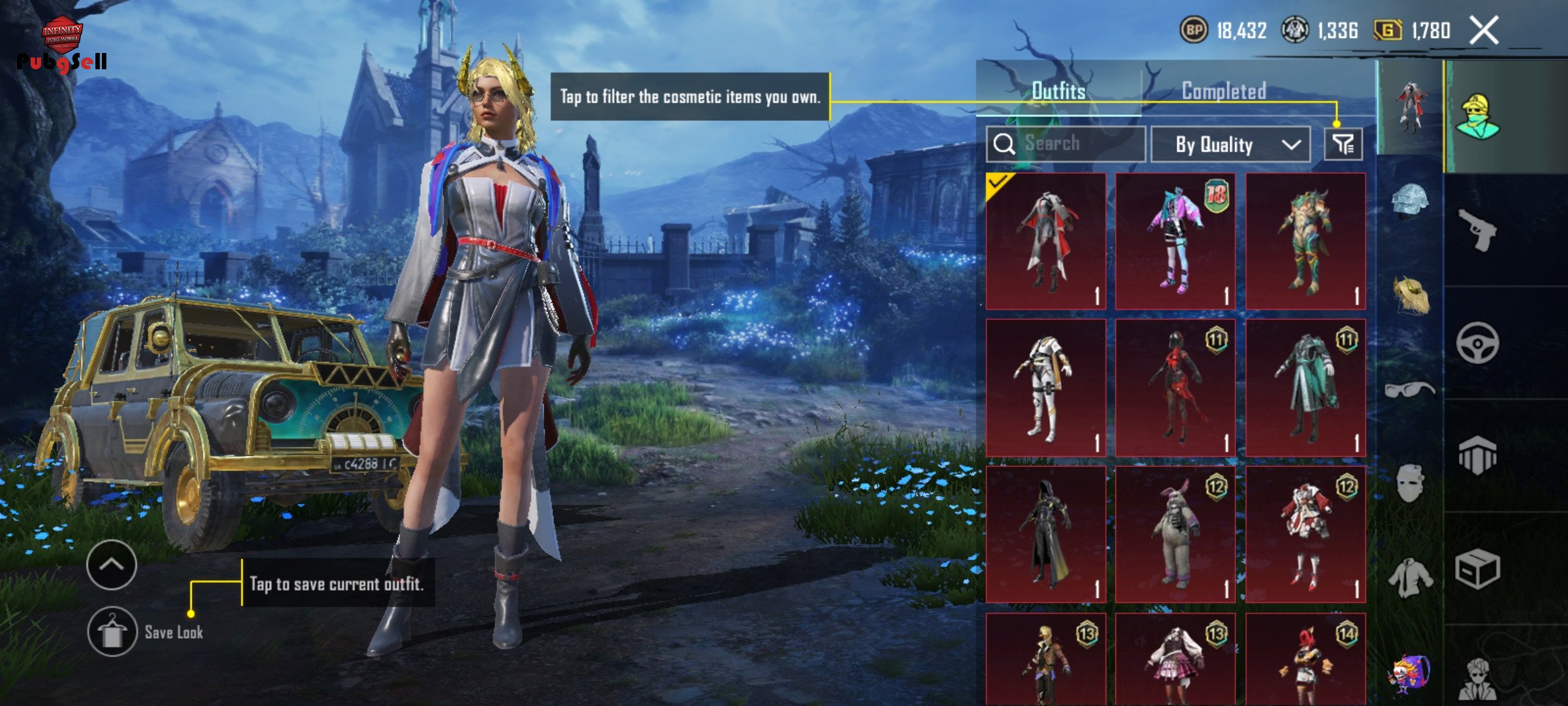The width and height of the screenshot is (1568, 706).
Task: Expand the panel with the up-arrow button
Action: pos(112,565)
